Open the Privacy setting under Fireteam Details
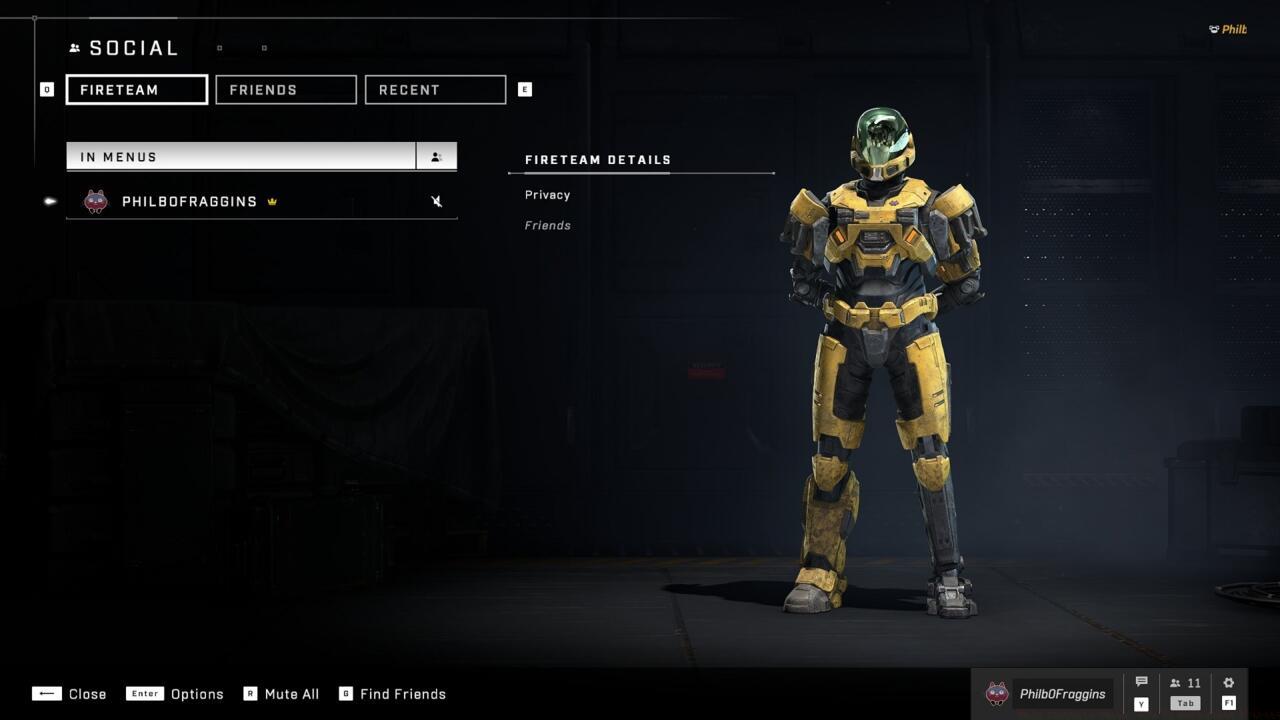 pyautogui.click(x=547, y=194)
